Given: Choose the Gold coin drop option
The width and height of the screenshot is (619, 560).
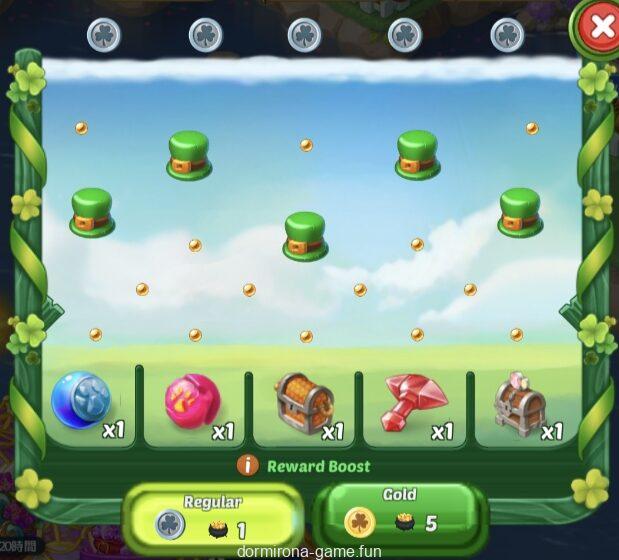Looking at the screenshot, I should click(x=400, y=512).
